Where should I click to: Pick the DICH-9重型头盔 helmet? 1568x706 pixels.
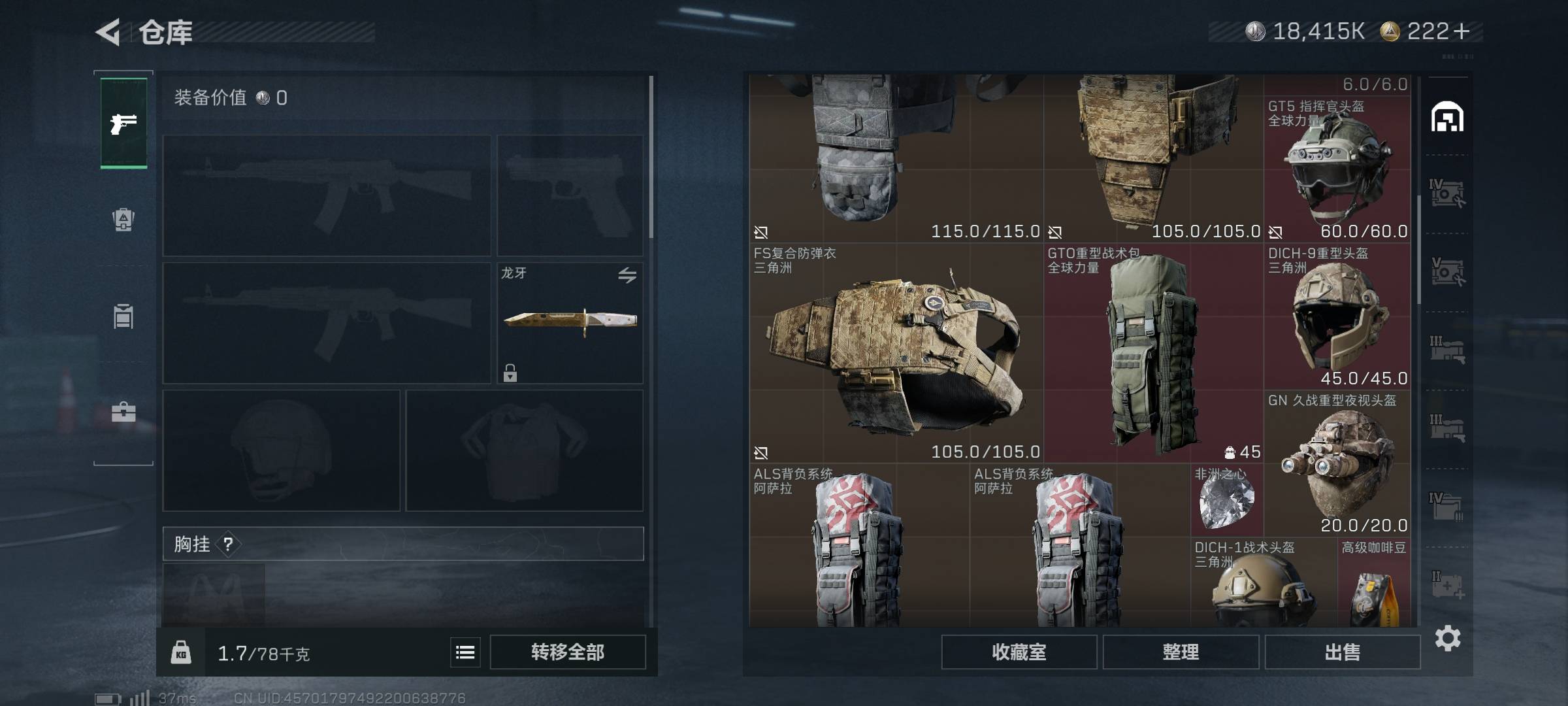1337,317
